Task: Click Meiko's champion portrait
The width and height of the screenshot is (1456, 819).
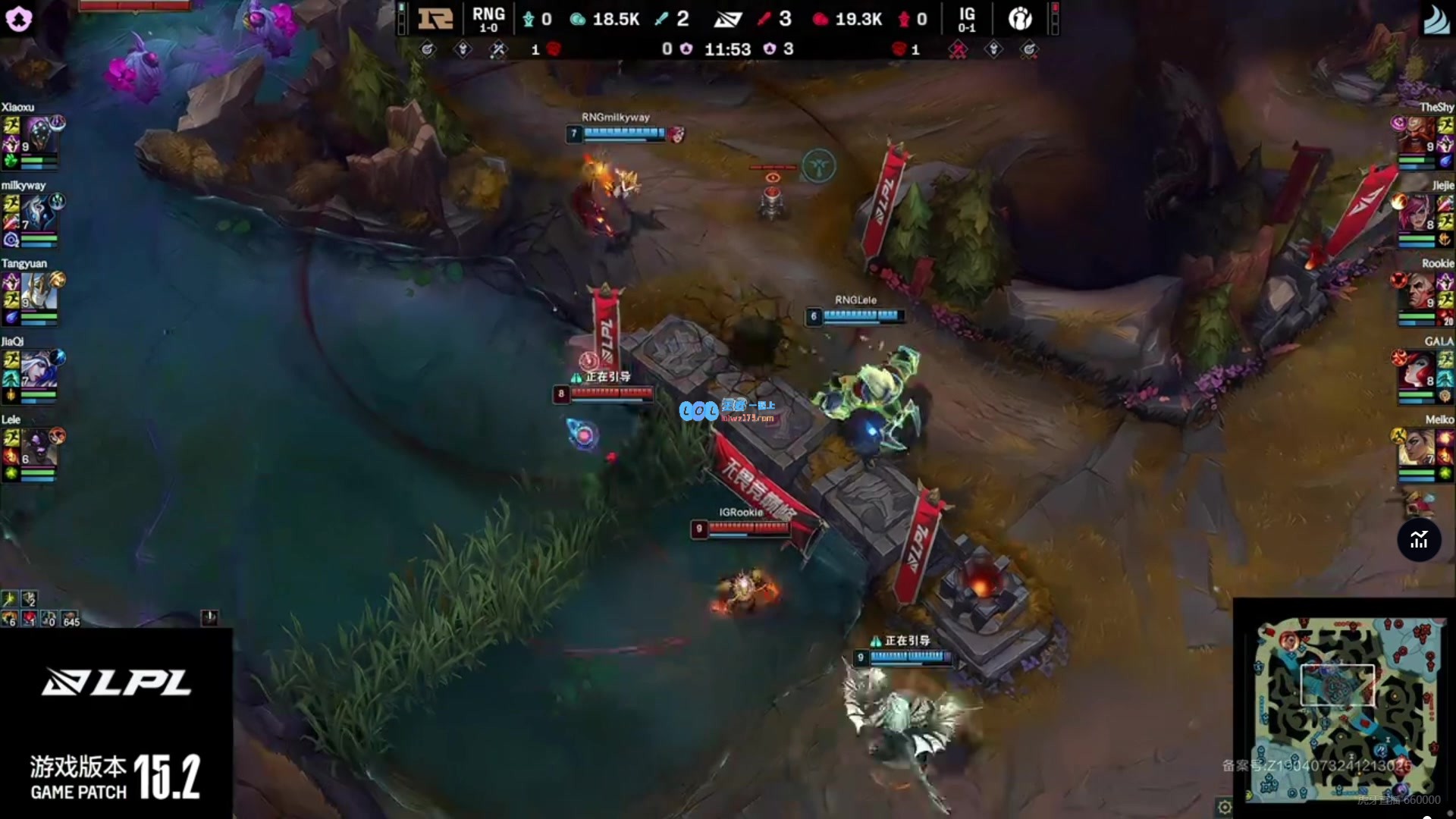Action: (1417, 448)
